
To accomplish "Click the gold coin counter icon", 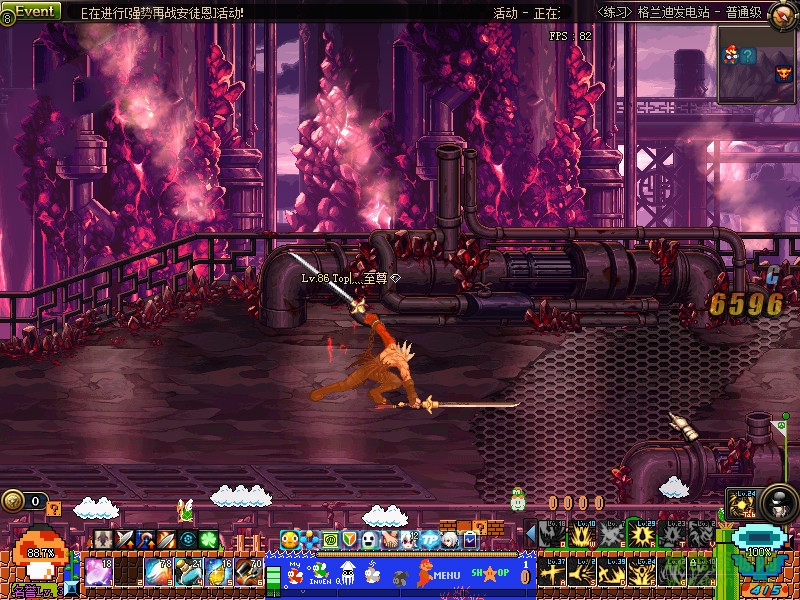I will click(x=13, y=501).
